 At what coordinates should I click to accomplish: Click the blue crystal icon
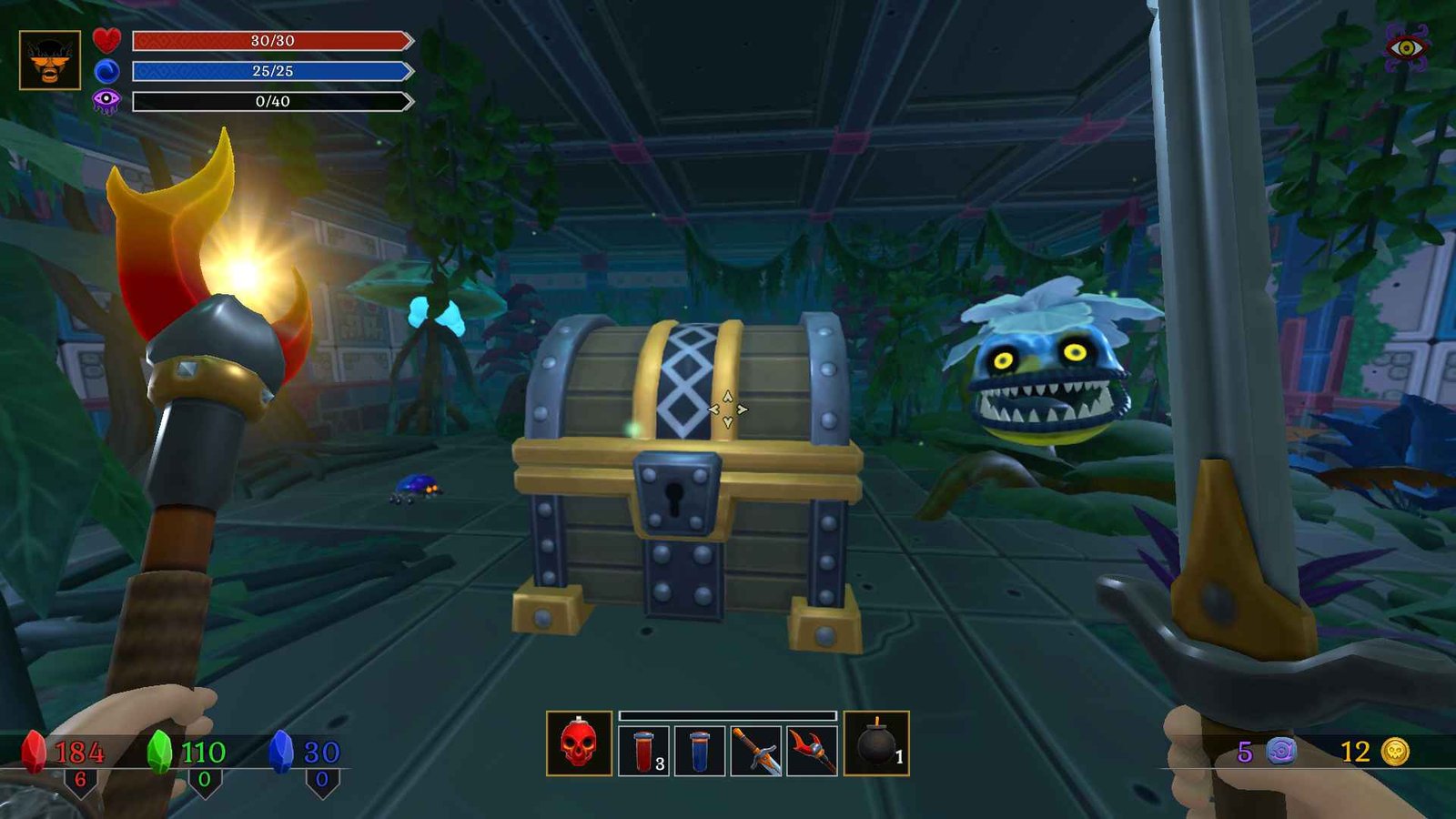(282, 751)
